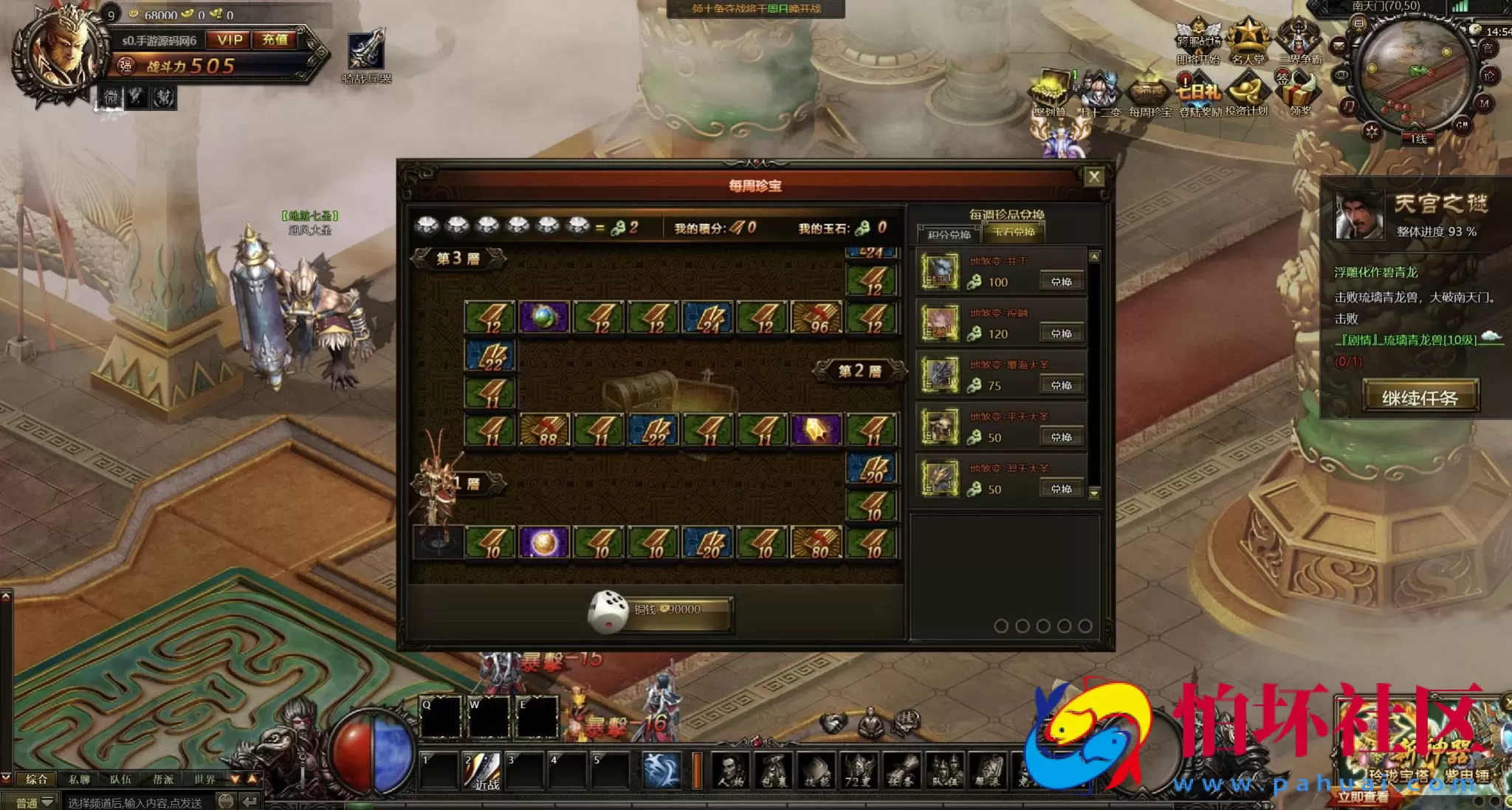Open the 七日礼 login reward icon

pyautogui.click(x=1198, y=92)
